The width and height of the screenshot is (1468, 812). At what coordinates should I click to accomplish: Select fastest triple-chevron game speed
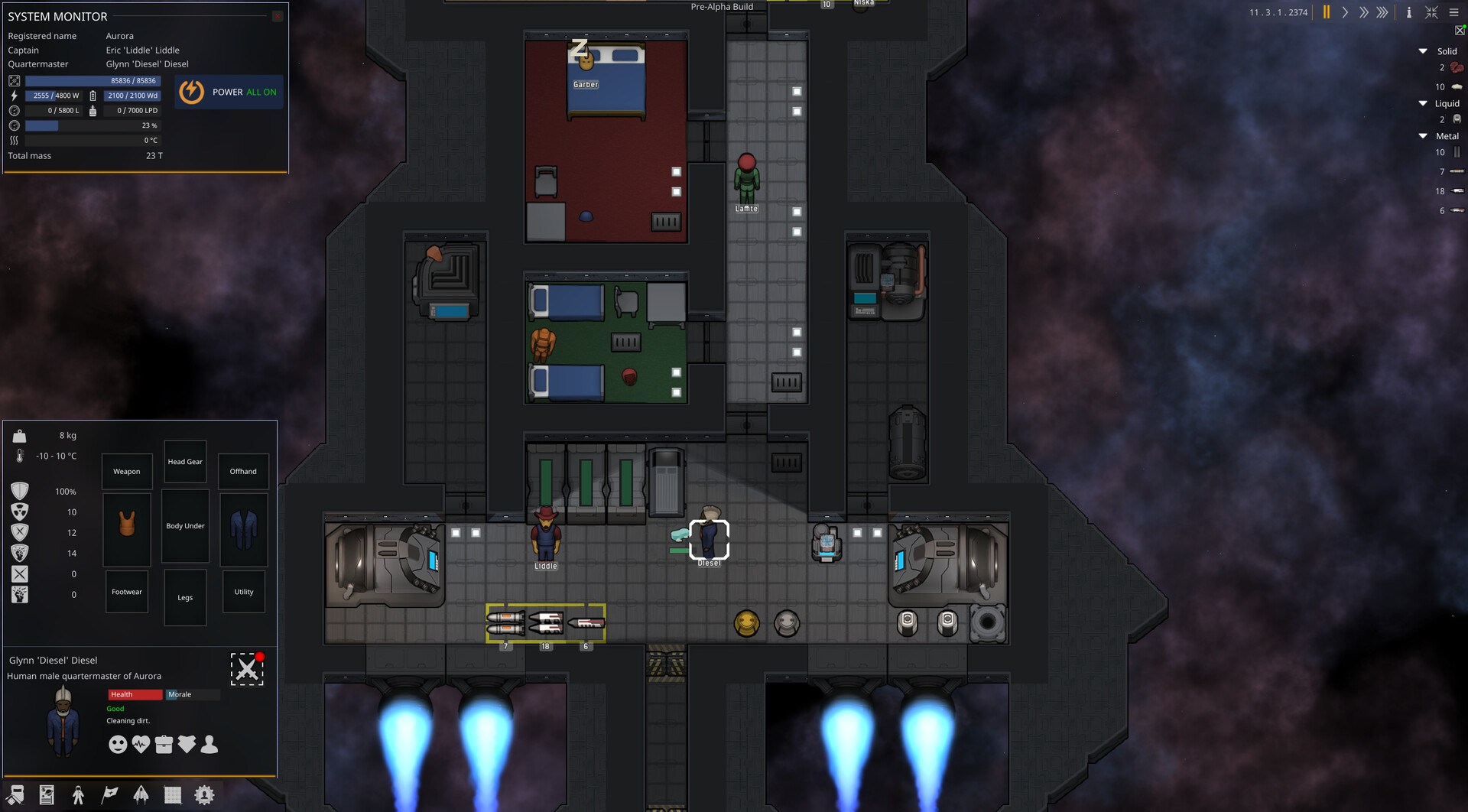pos(1383,12)
